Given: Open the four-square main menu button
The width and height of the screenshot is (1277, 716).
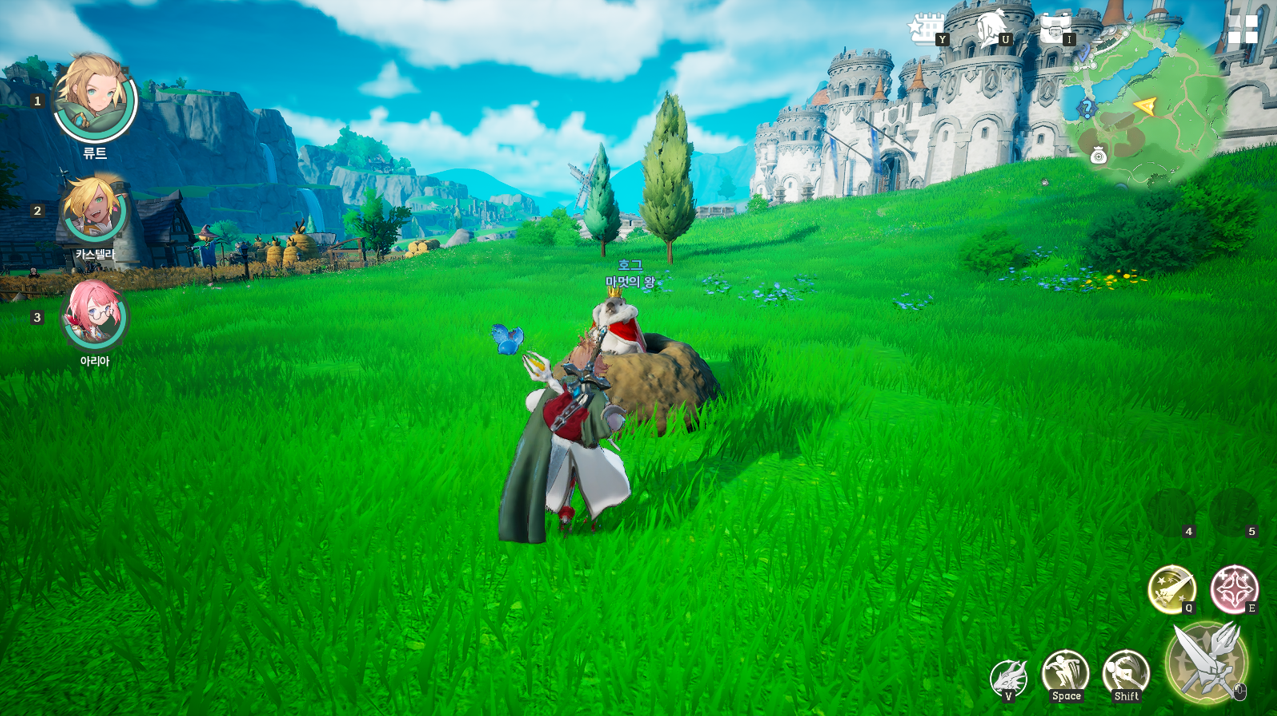Looking at the screenshot, I should click(1242, 29).
